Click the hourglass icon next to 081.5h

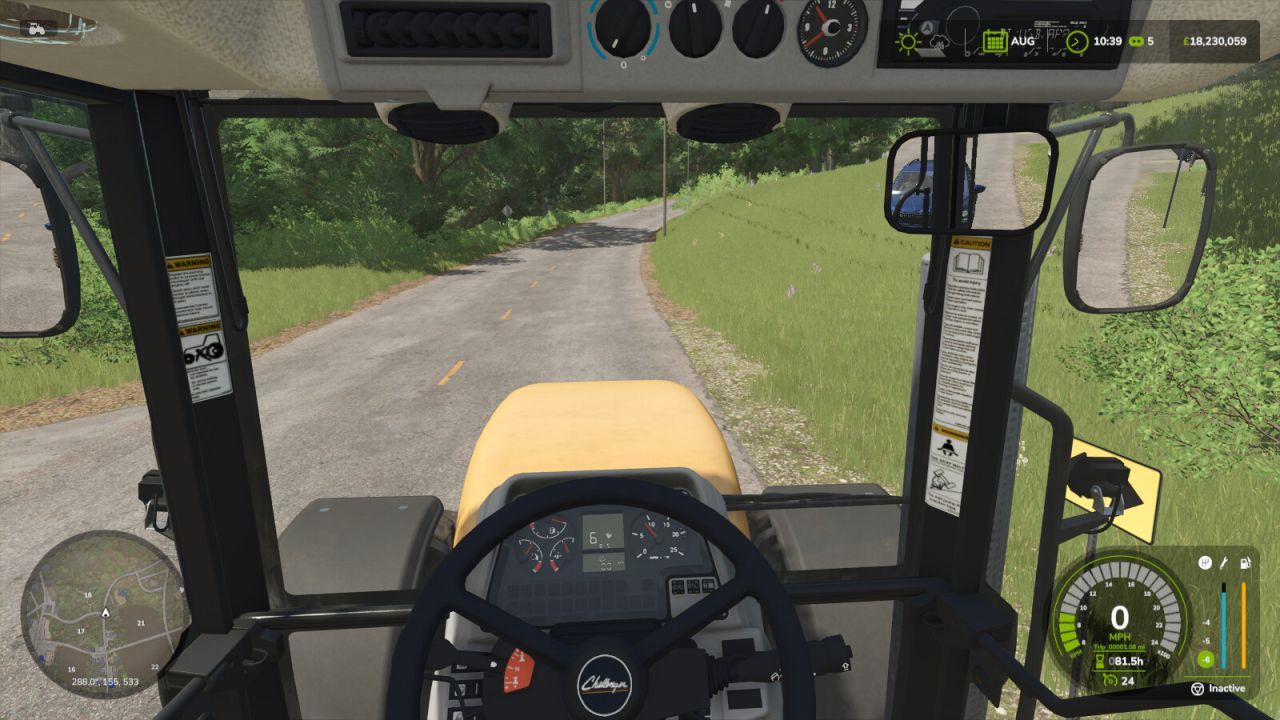(1099, 661)
